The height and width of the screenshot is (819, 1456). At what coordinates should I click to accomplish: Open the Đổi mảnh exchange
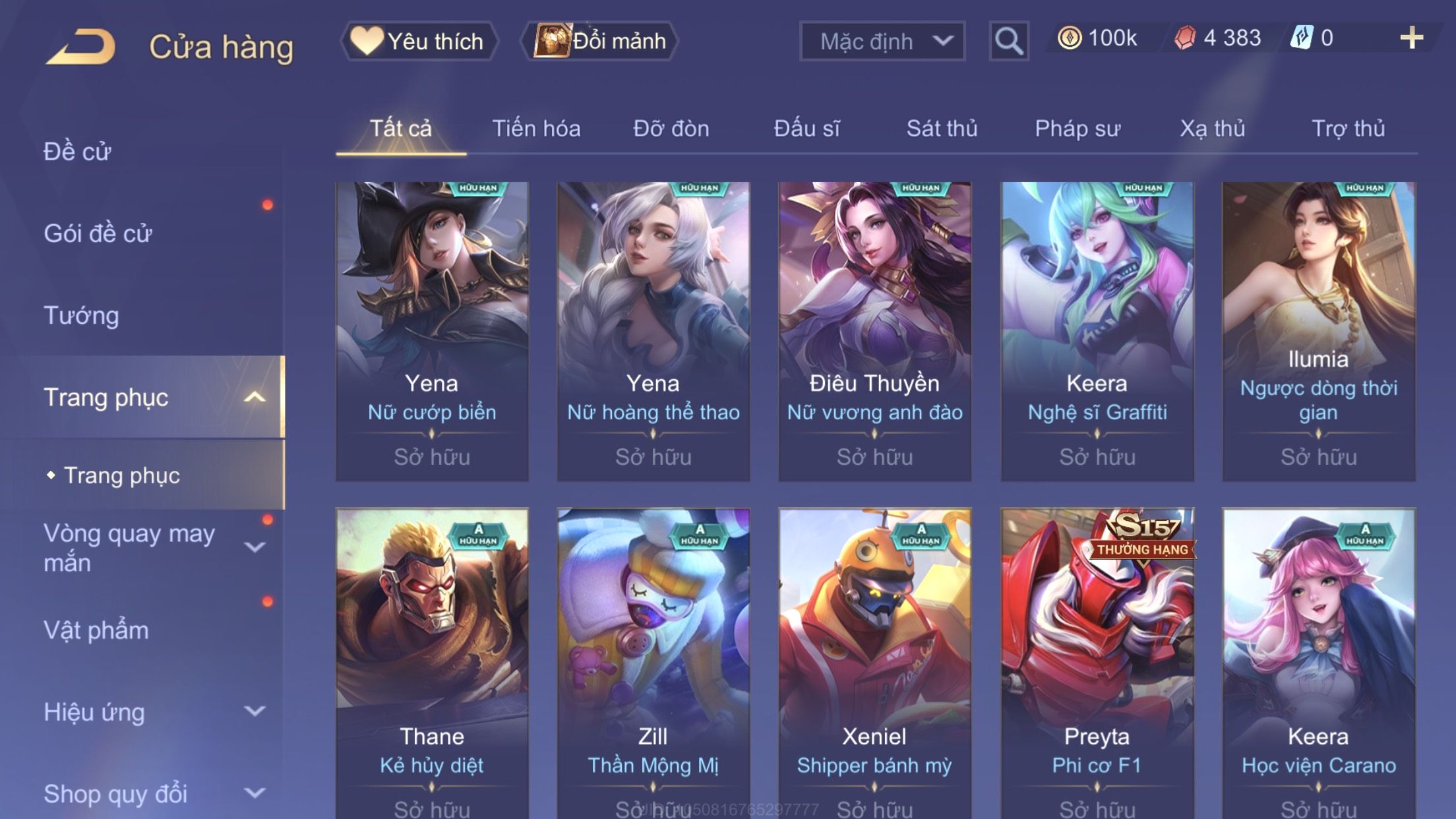(x=600, y=41)
